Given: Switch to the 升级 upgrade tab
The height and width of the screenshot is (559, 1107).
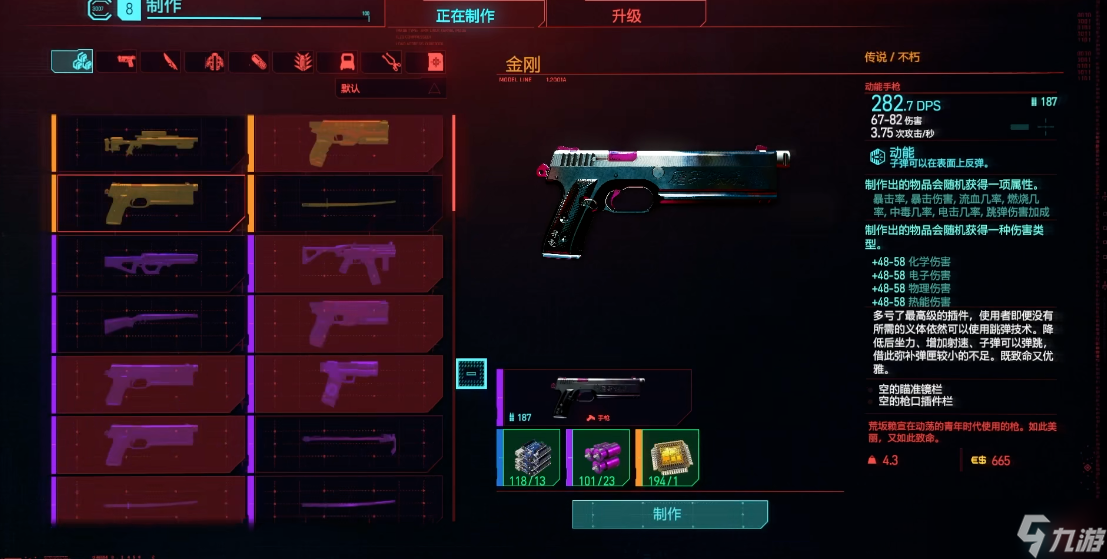Looking at the screenshot, I should click(626, 15).
